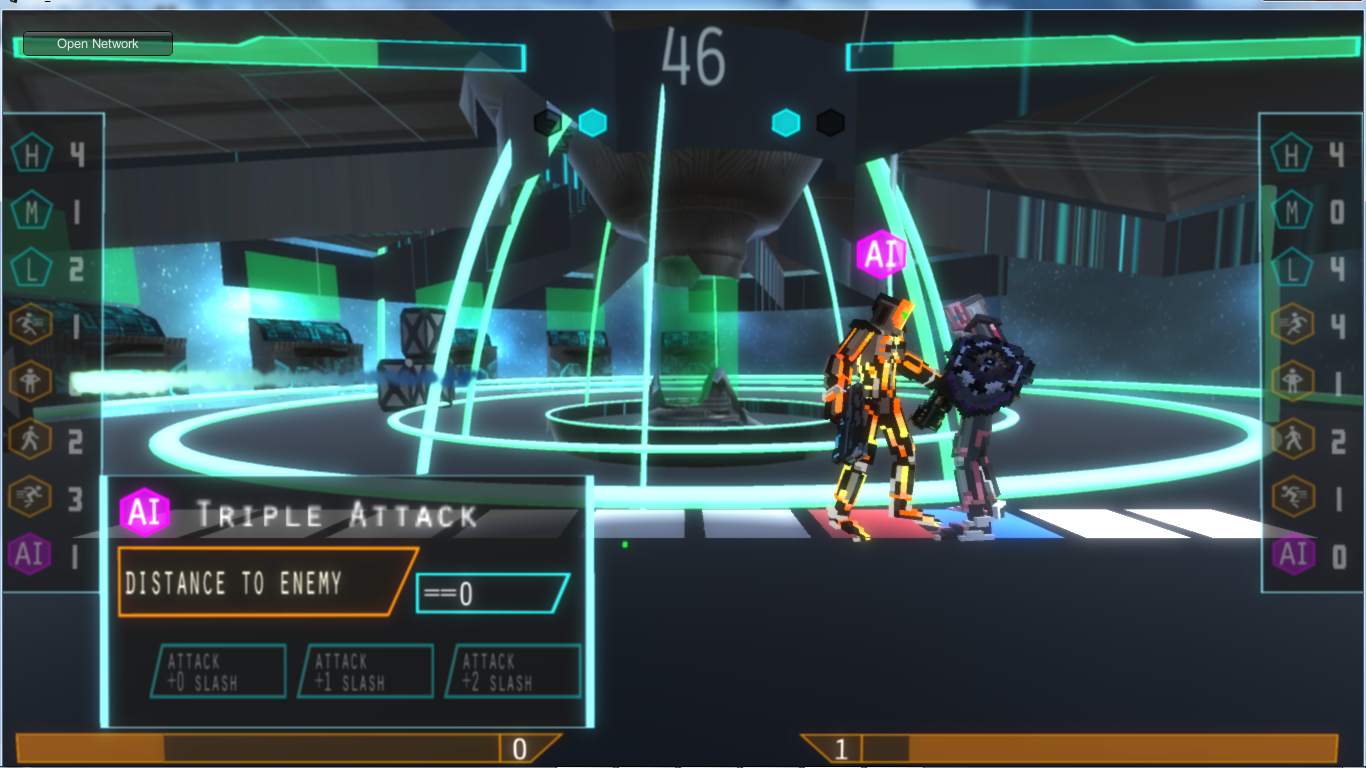Viewport: 1366px width, 768px height.
Task: Click the AI hexagon beside Triple Attack
Action: click(144, 513)
